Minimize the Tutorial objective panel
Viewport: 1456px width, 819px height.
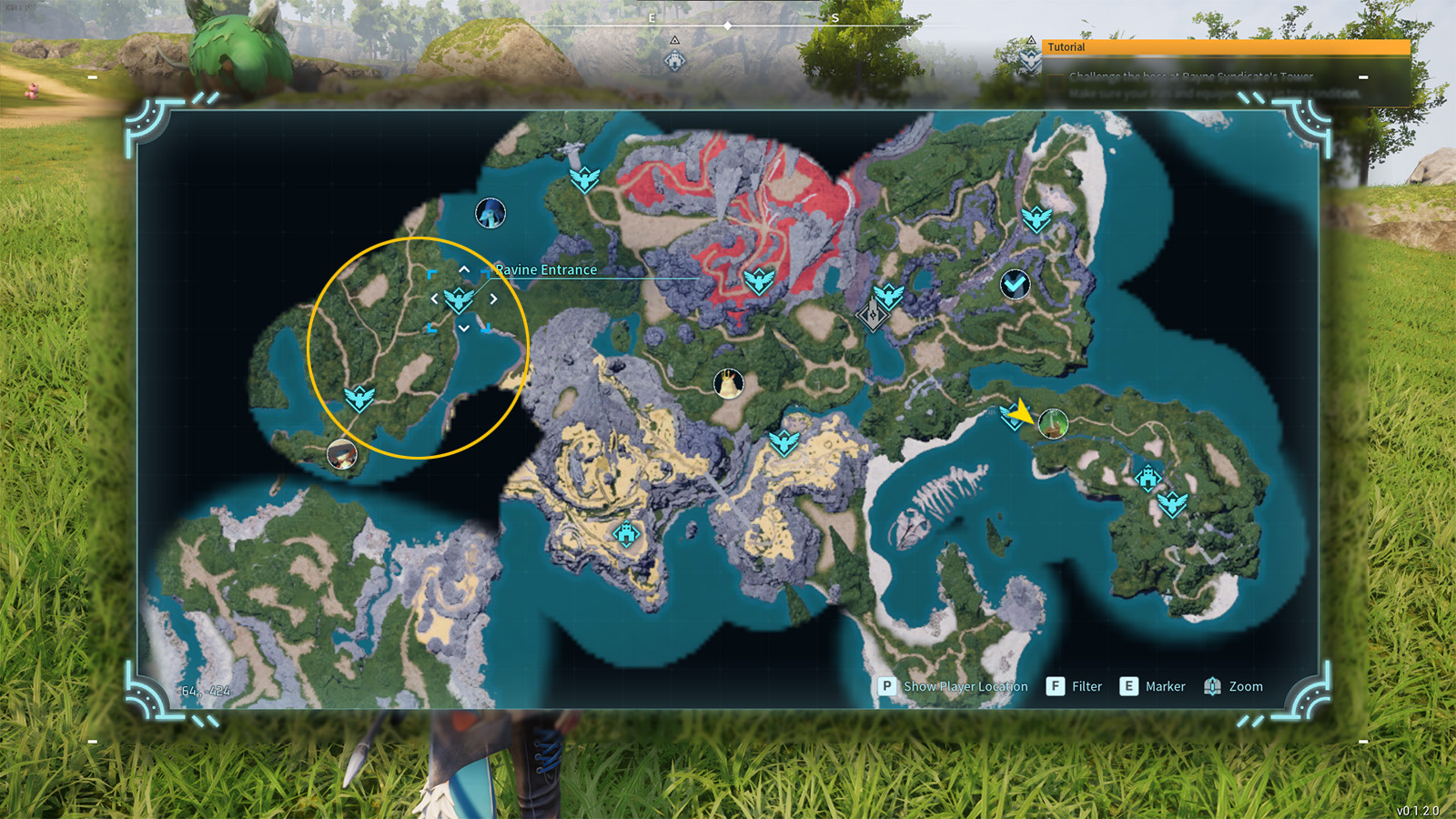coord(1363,77)
